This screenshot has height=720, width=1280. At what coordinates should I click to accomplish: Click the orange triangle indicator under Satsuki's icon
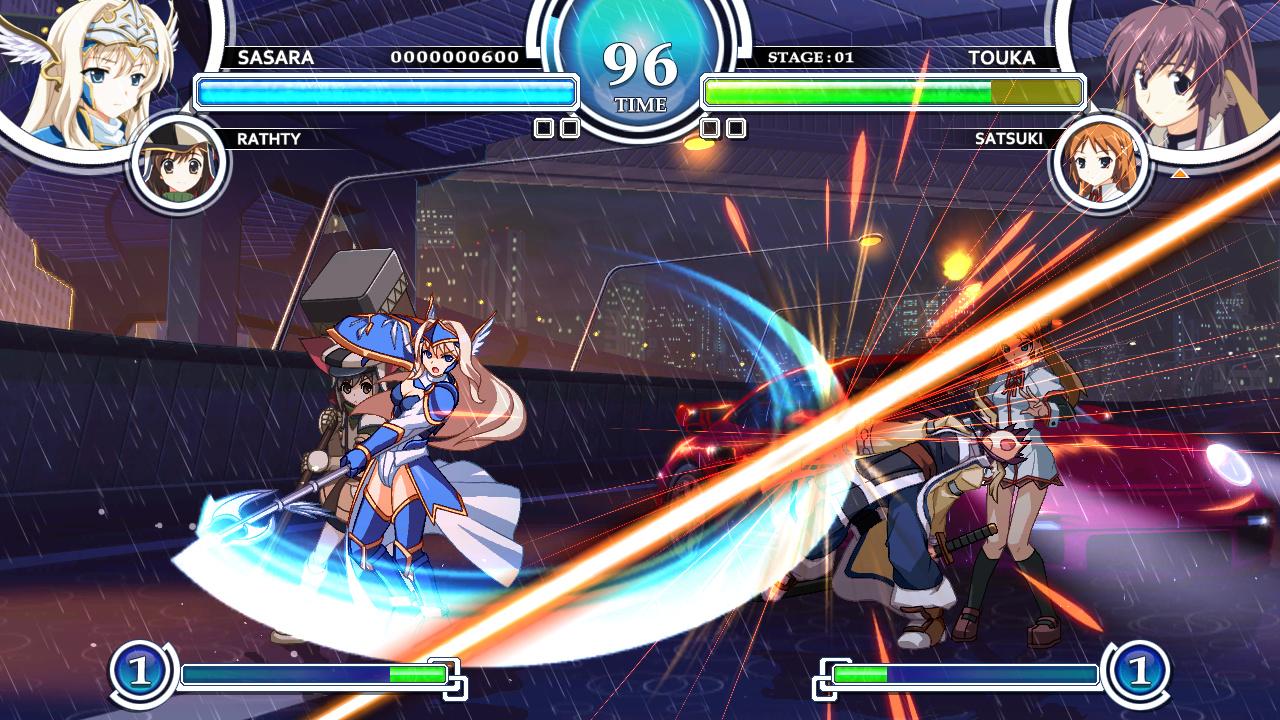coord(1180,172)
